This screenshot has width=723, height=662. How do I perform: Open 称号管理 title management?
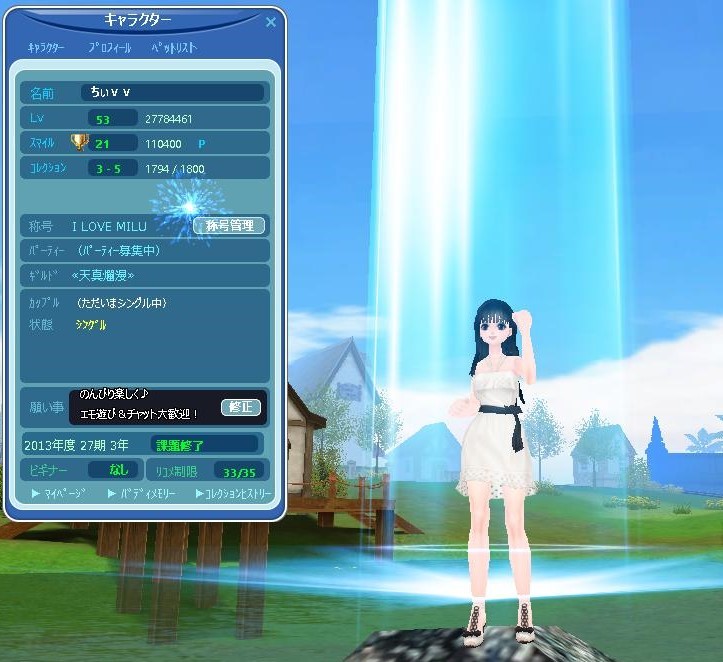(x=228, y=226)
